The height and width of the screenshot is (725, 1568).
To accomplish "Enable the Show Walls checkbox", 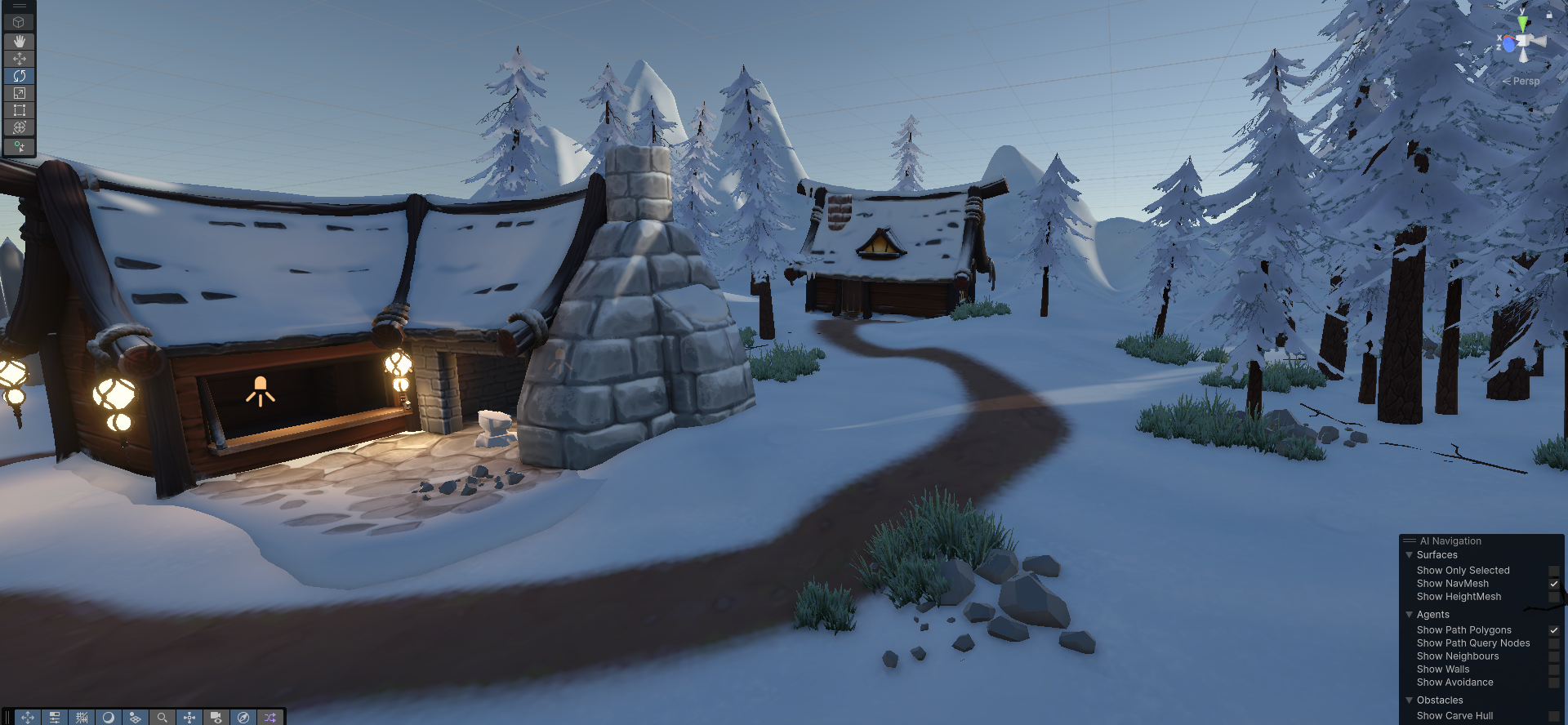I will coord(1554,669).
